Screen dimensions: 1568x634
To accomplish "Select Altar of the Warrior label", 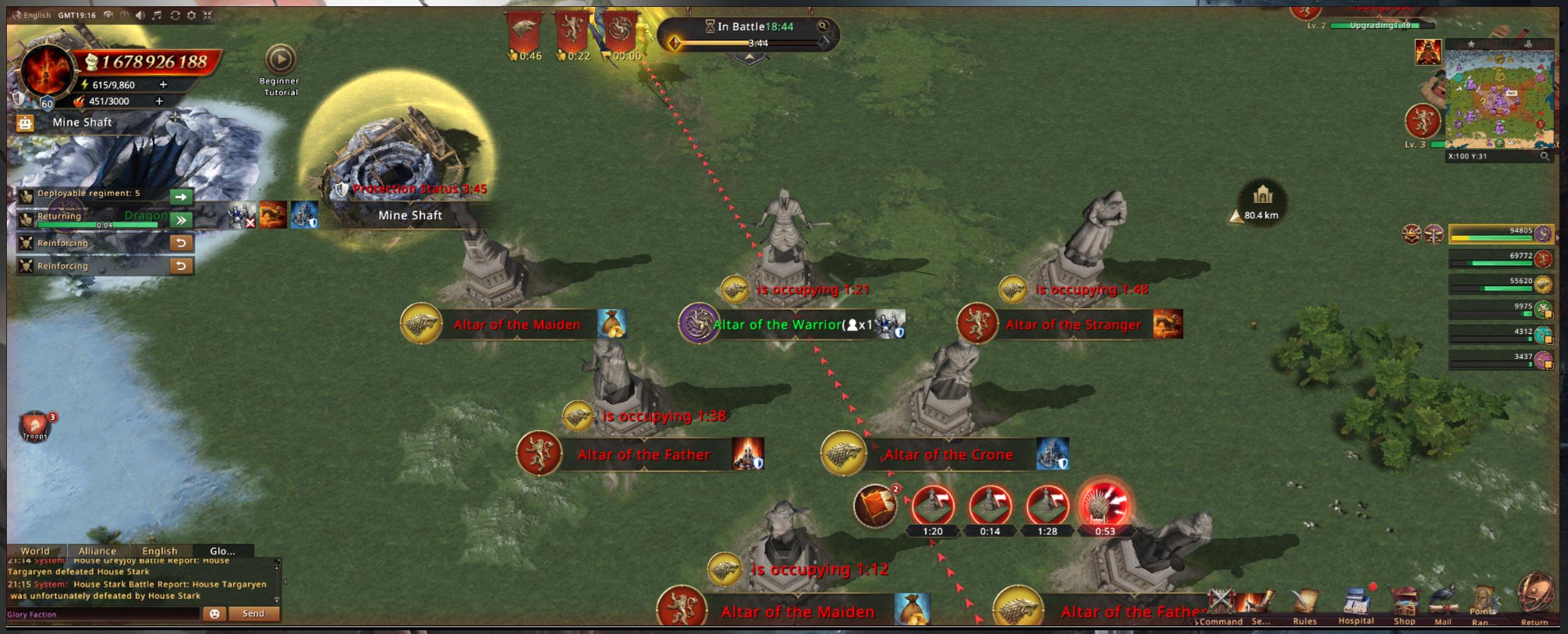I will (777, 325).
